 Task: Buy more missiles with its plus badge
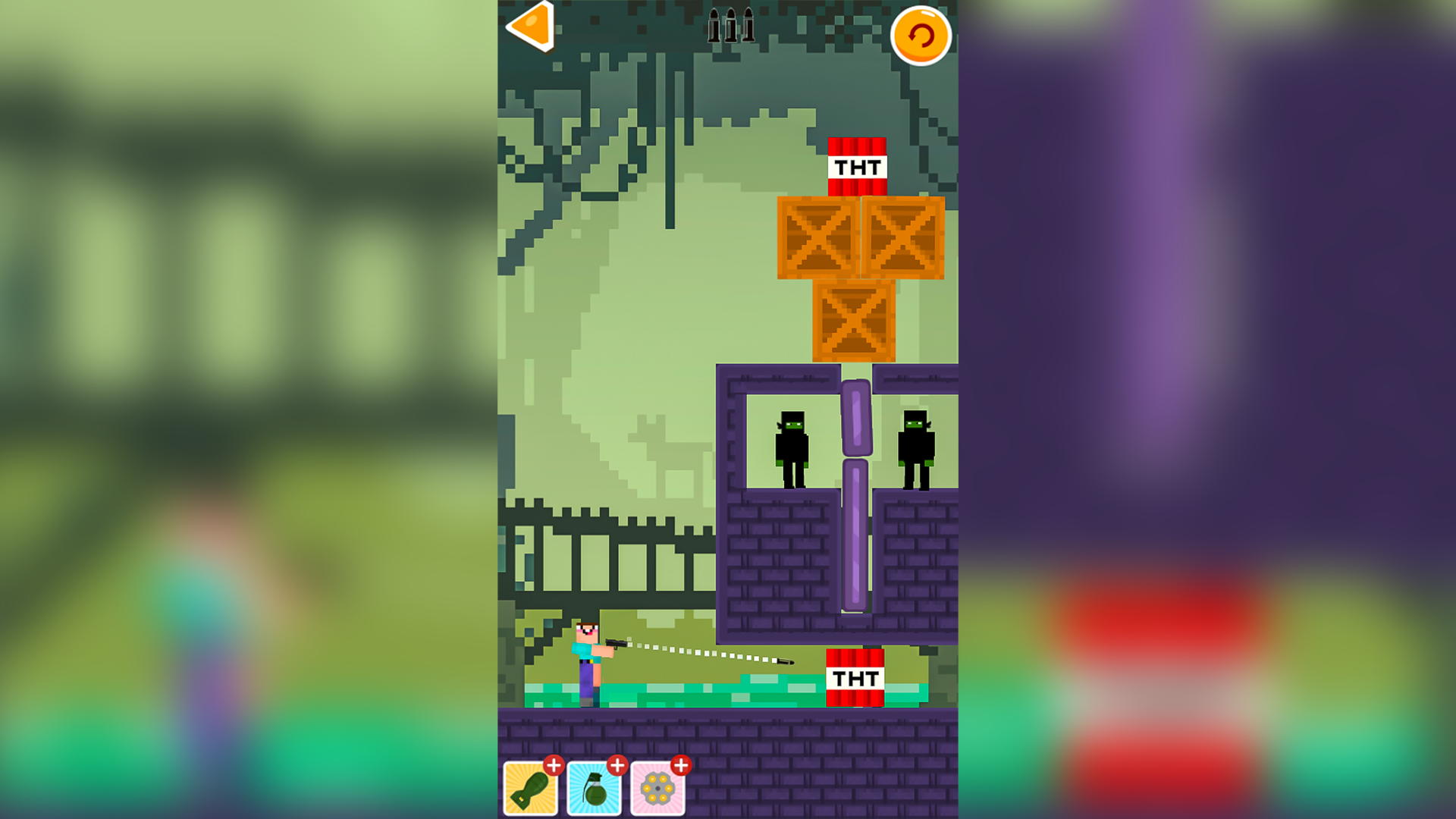pos(553,765)
